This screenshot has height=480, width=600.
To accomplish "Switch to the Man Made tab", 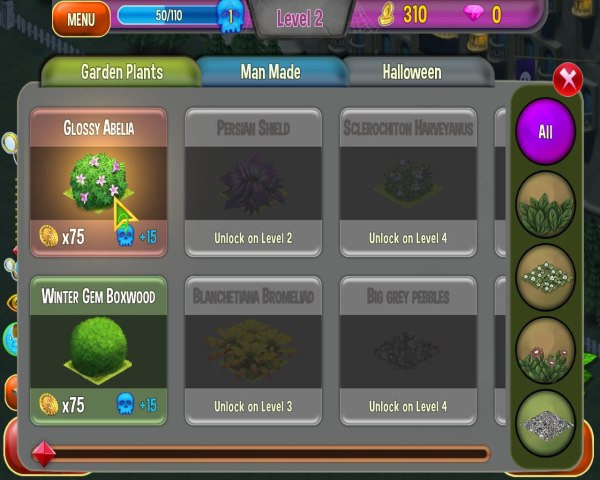I will [270, 72].
